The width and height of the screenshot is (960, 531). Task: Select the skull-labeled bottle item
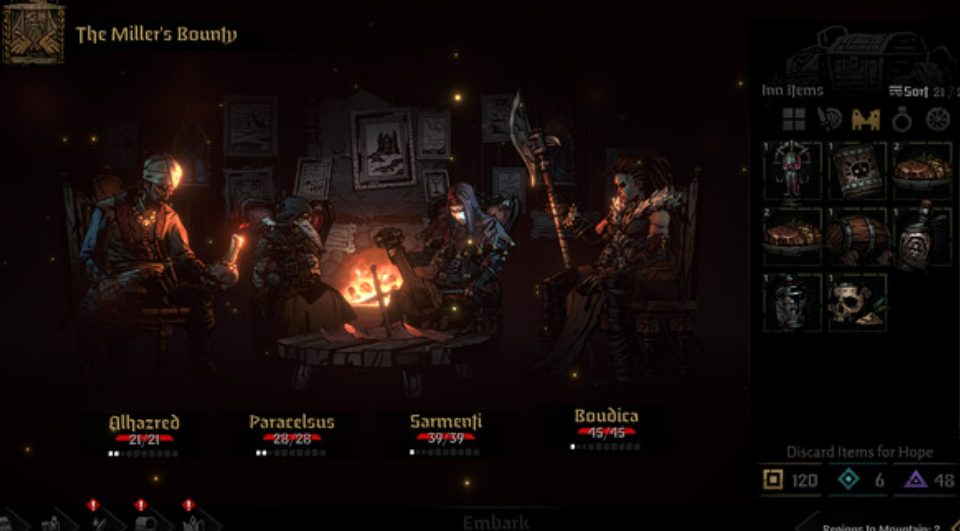[x=921, y=236]
